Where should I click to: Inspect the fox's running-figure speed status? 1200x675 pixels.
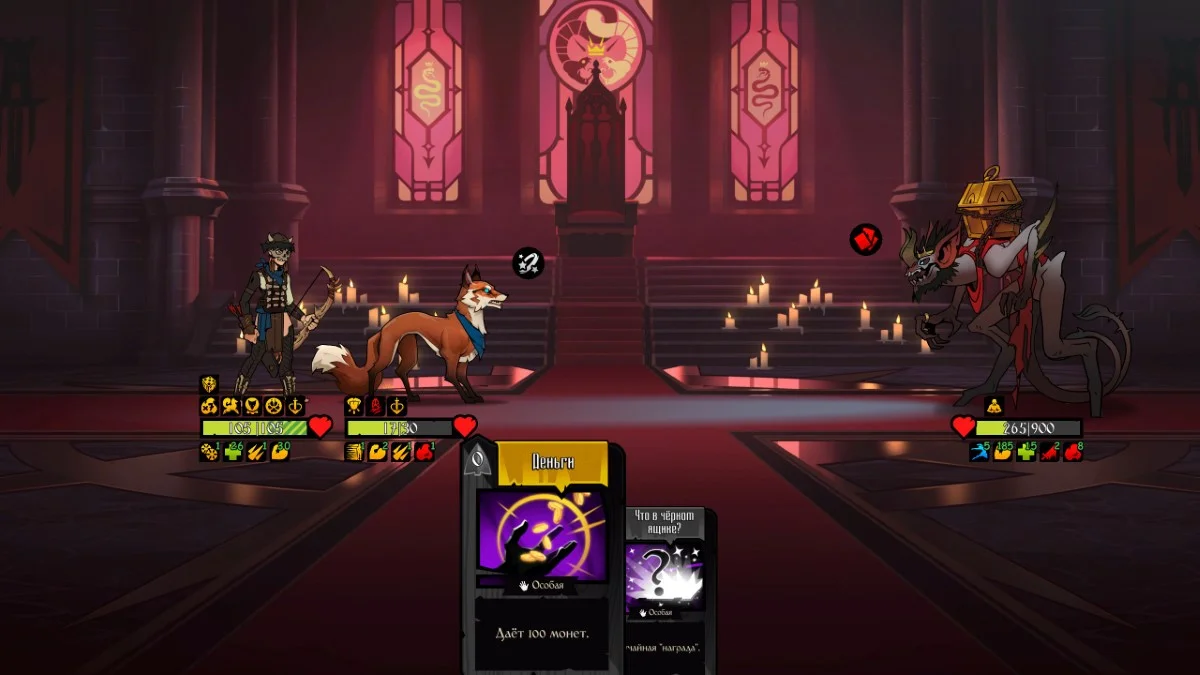(x=354, y=452)
